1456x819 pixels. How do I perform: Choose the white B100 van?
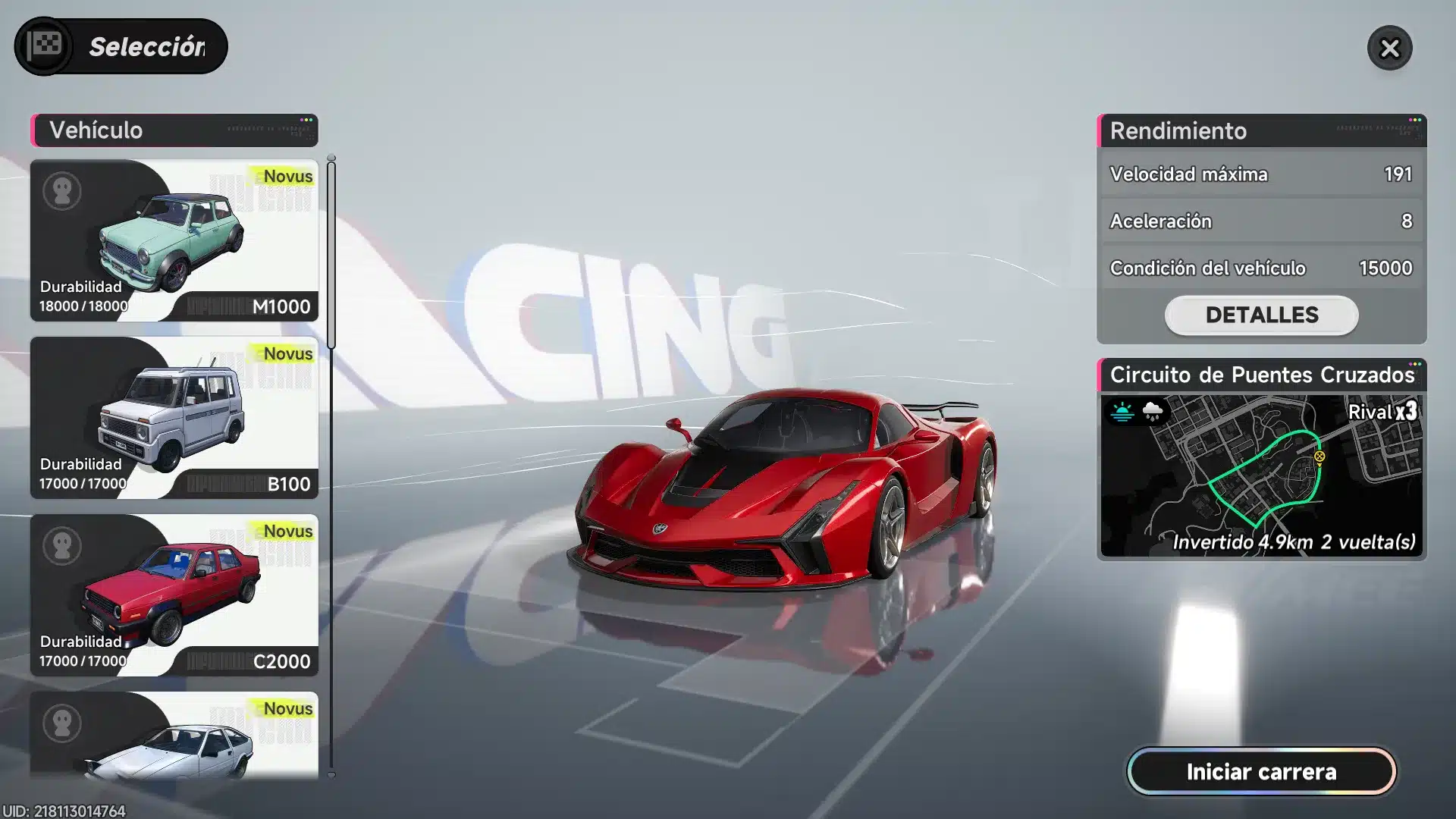174,418
